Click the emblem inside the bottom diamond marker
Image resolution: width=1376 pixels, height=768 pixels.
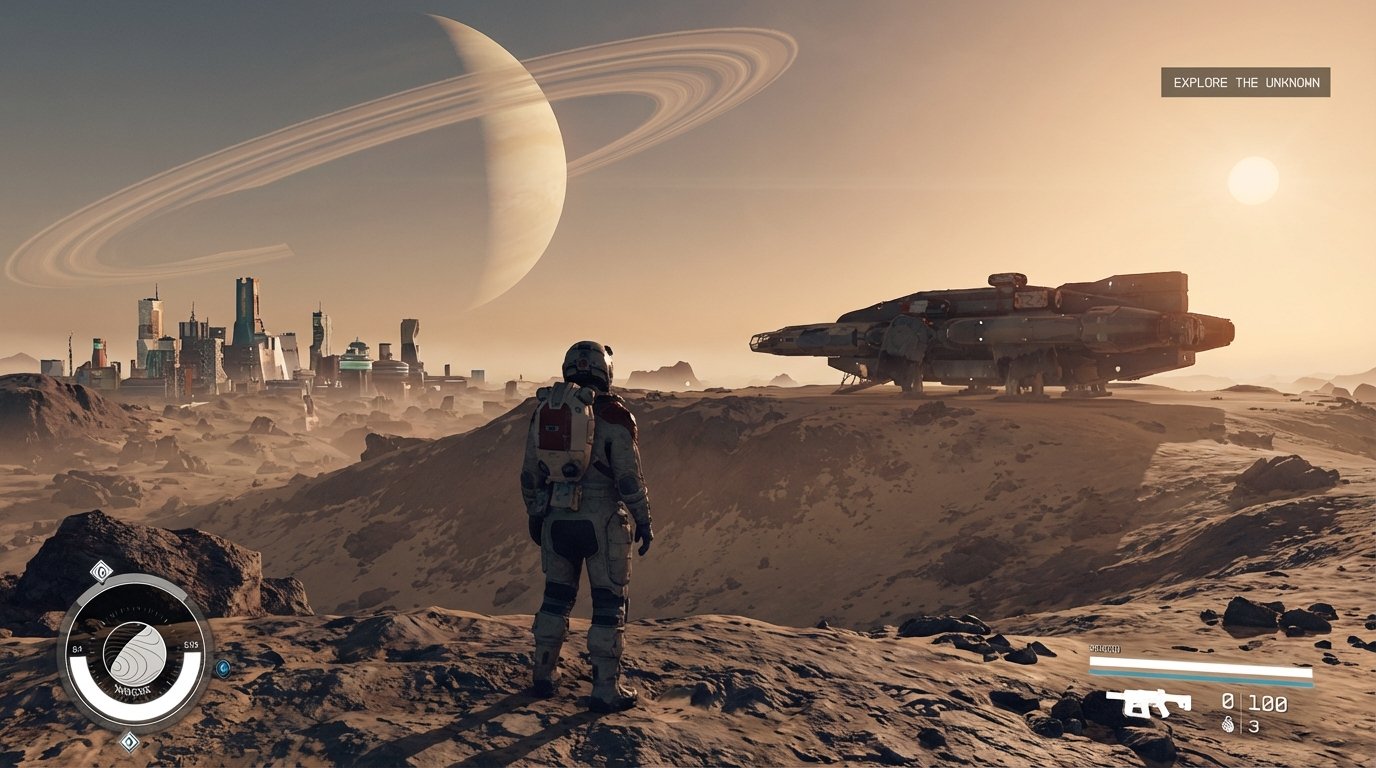129,742
